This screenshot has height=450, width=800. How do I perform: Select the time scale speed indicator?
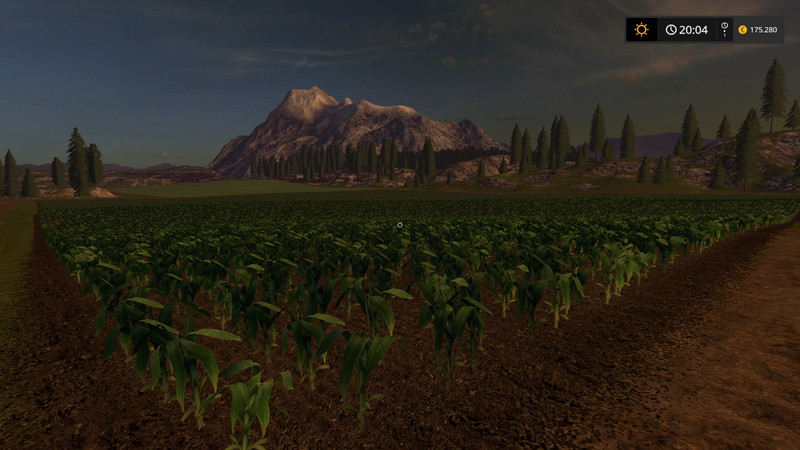[722, 30]
